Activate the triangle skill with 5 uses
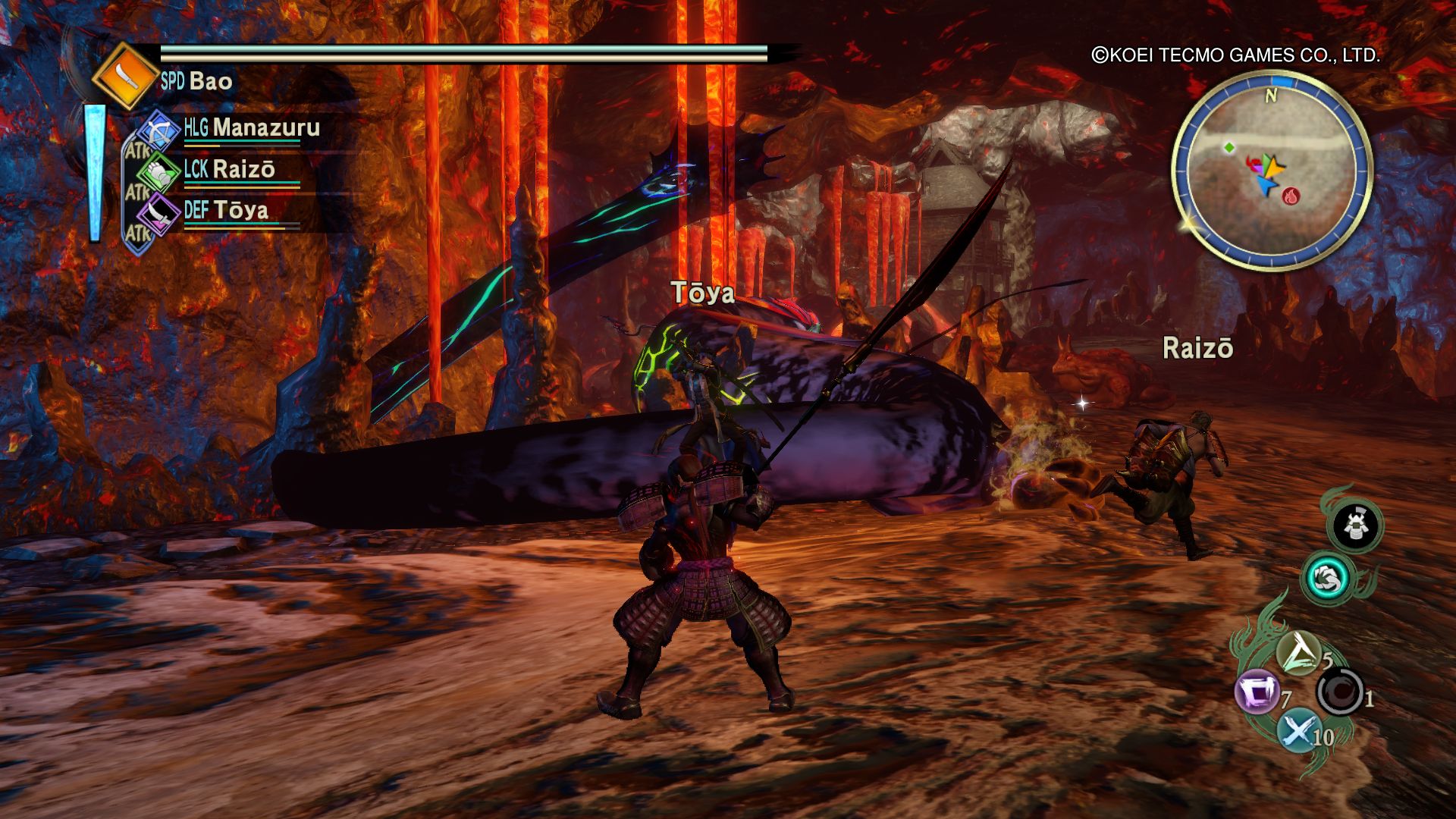Viewport: 1456px width, 819px height. pos(1299,654)
